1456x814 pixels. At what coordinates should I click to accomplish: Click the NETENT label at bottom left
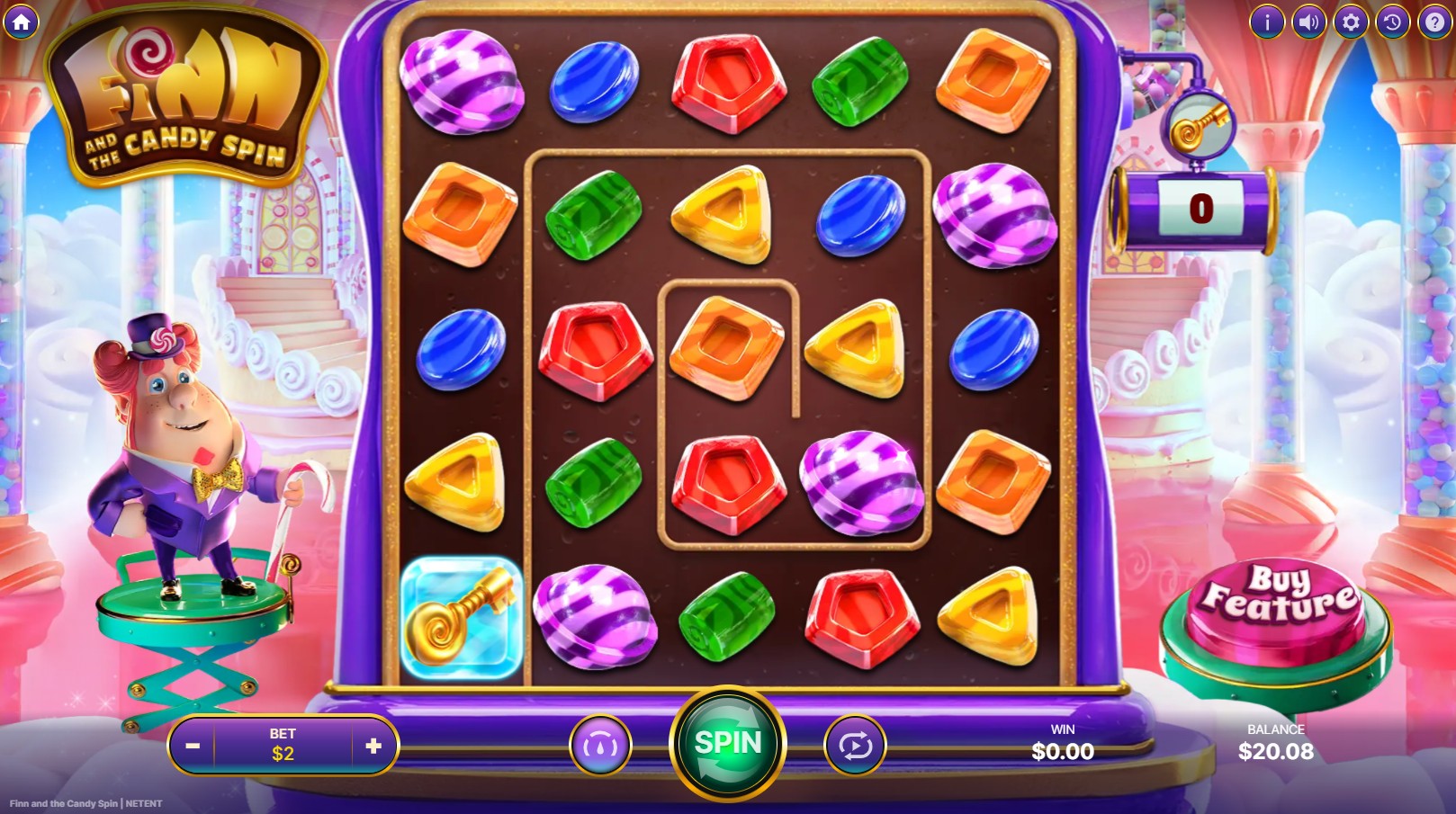144,803
